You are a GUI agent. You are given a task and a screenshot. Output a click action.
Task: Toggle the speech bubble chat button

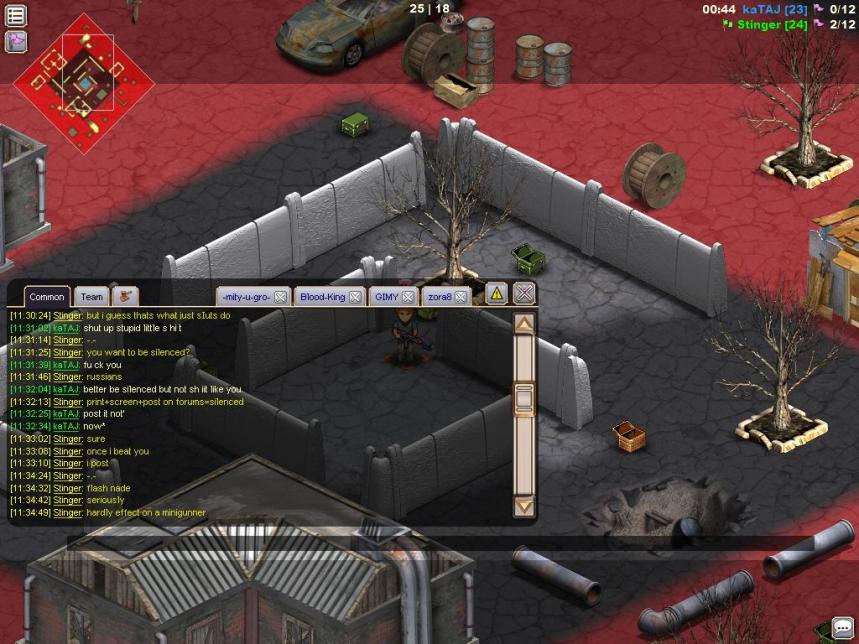843,628
